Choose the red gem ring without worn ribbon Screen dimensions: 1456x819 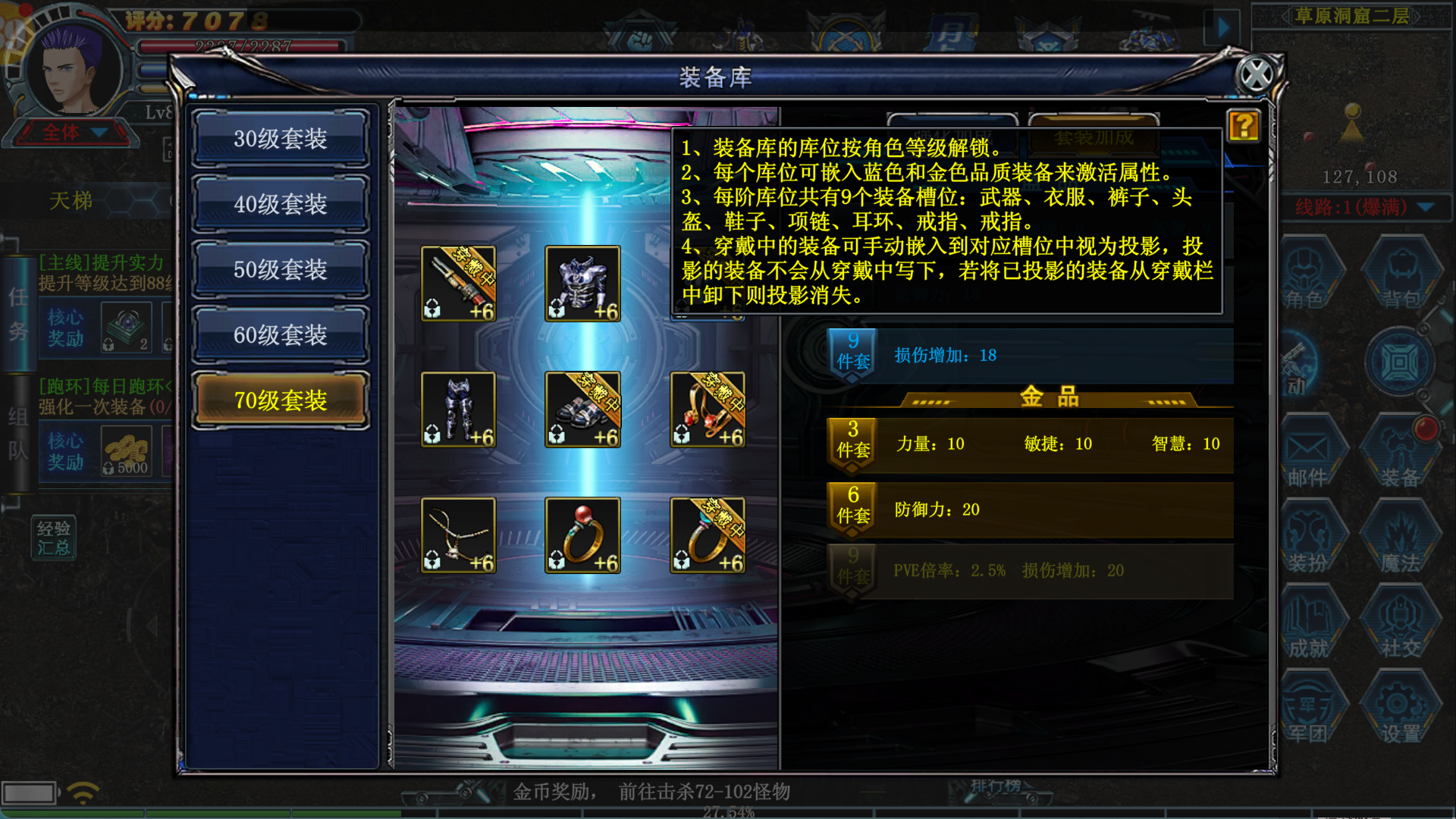pyautogui.click(x=582, y=535)
